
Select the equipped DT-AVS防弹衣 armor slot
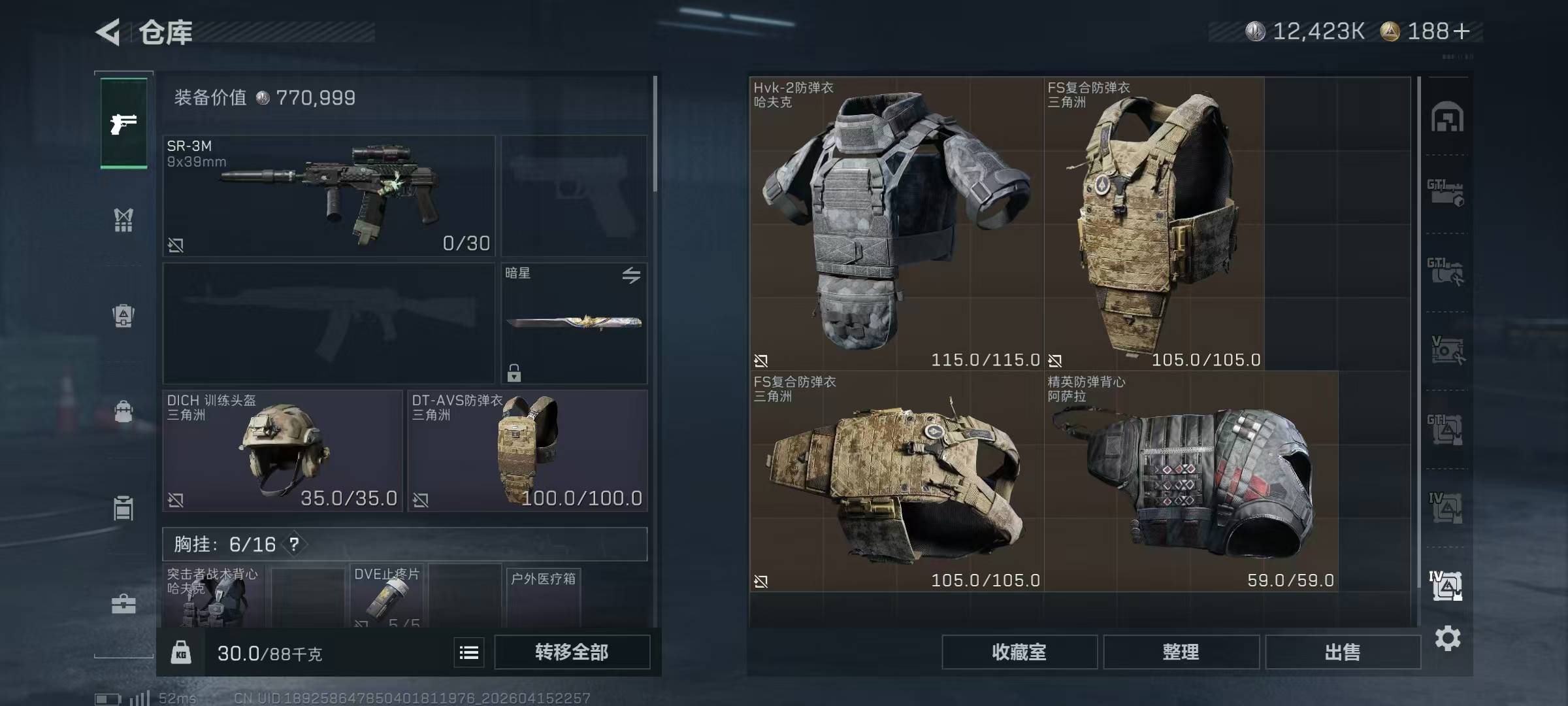(528, 450)
